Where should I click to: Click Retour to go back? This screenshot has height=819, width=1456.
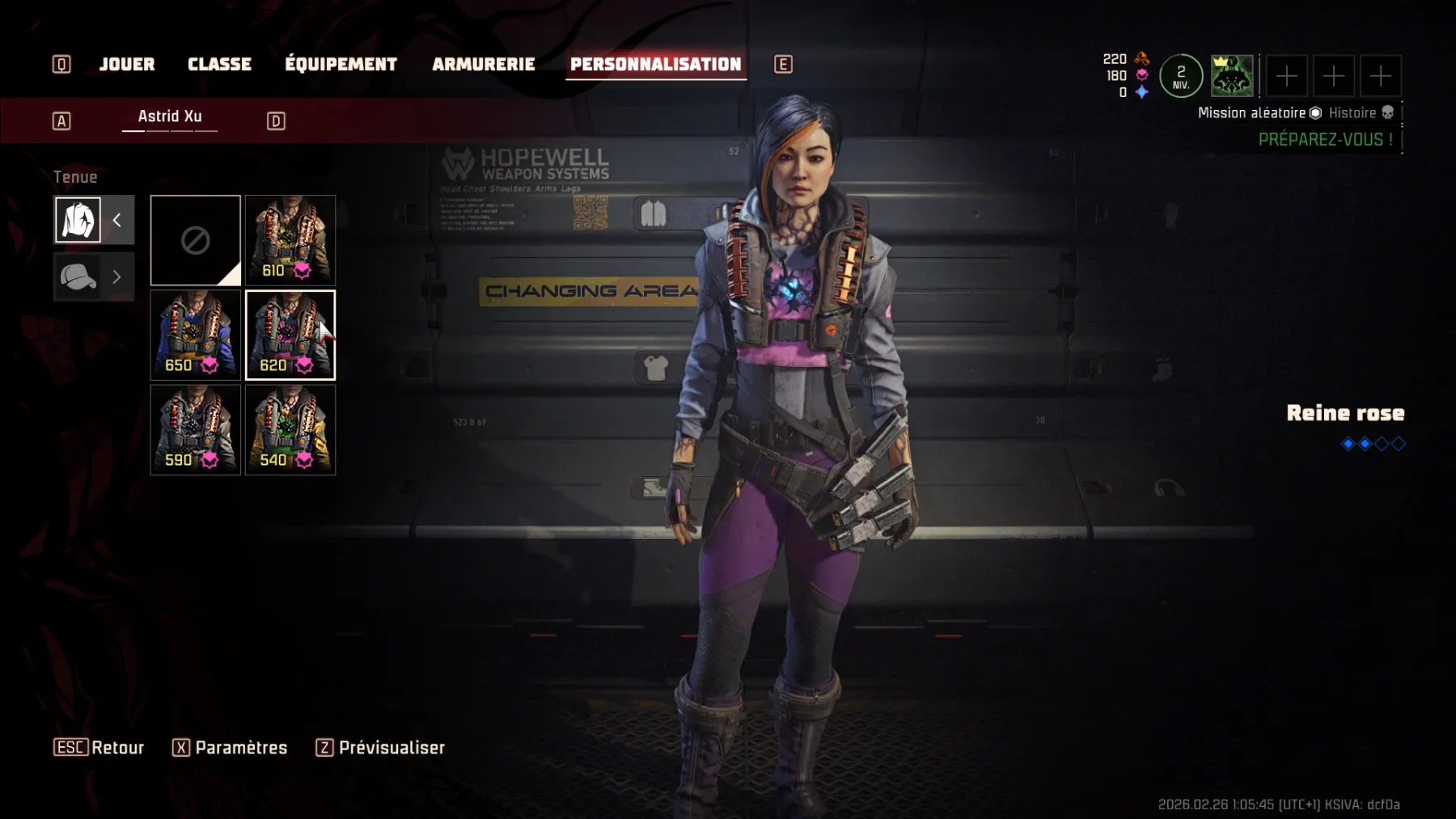pos(99,748)
